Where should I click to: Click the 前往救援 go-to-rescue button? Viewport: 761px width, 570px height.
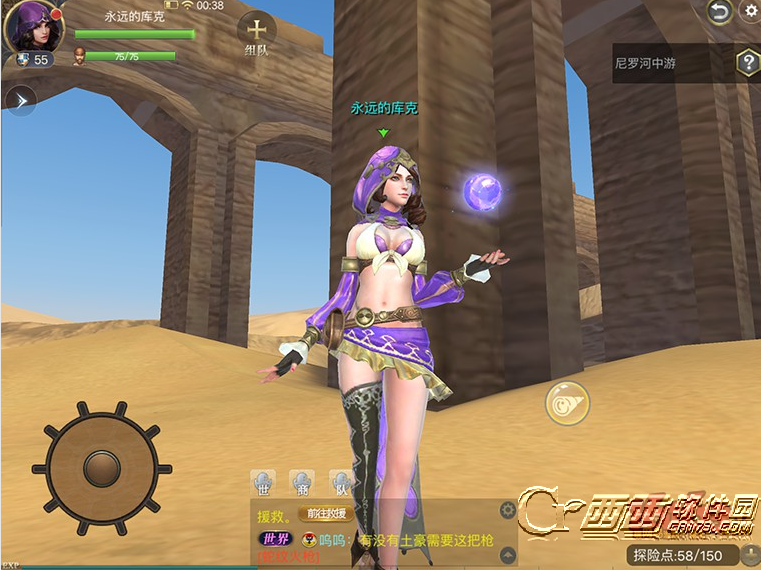coord(326,514)
